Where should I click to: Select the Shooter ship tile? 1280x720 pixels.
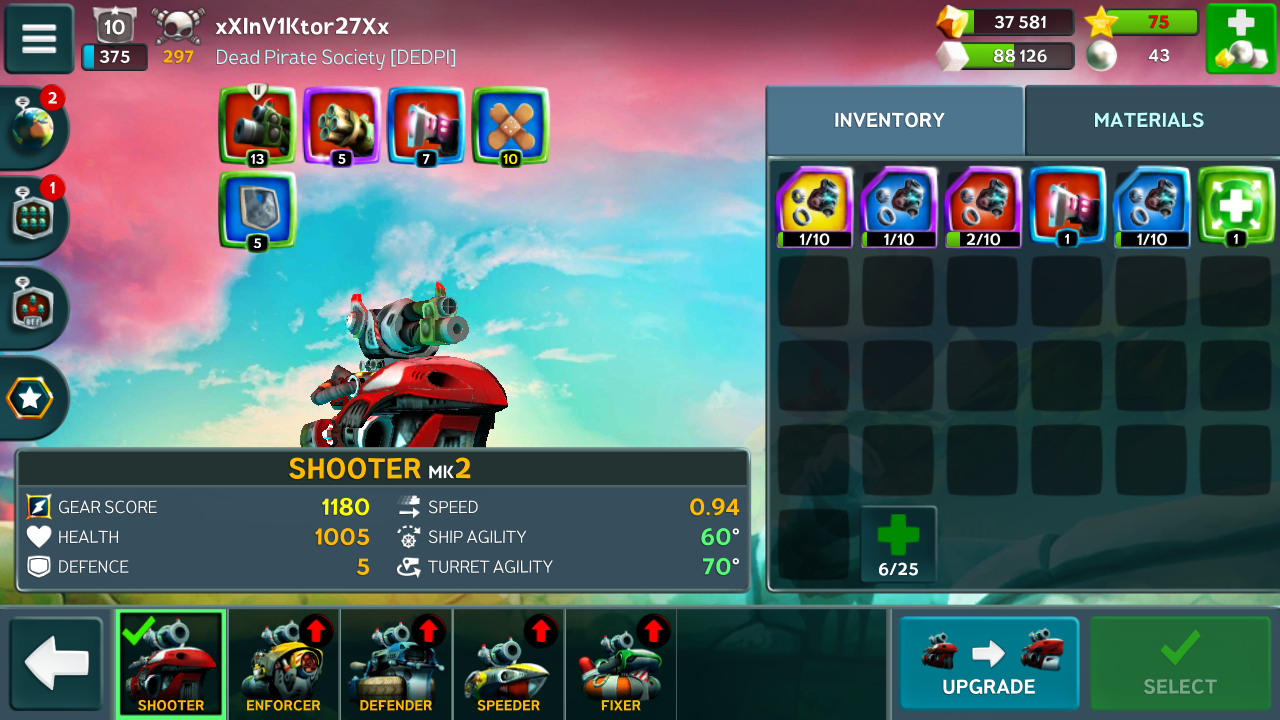point(171,664)
